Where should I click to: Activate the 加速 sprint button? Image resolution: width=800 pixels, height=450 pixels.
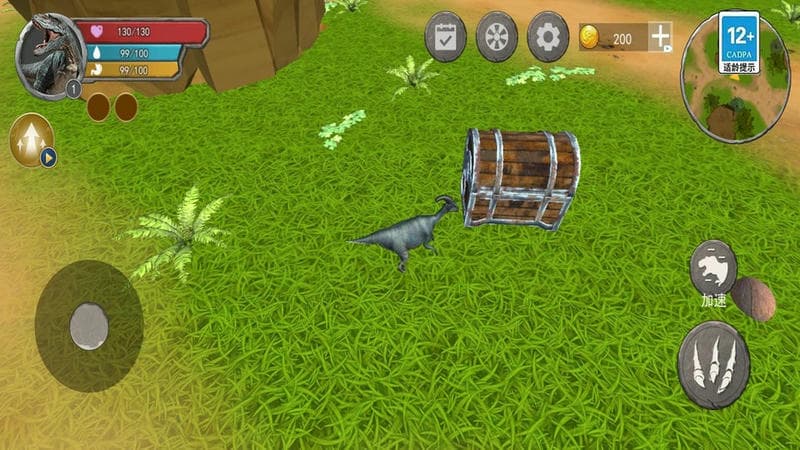coord(713,268)
